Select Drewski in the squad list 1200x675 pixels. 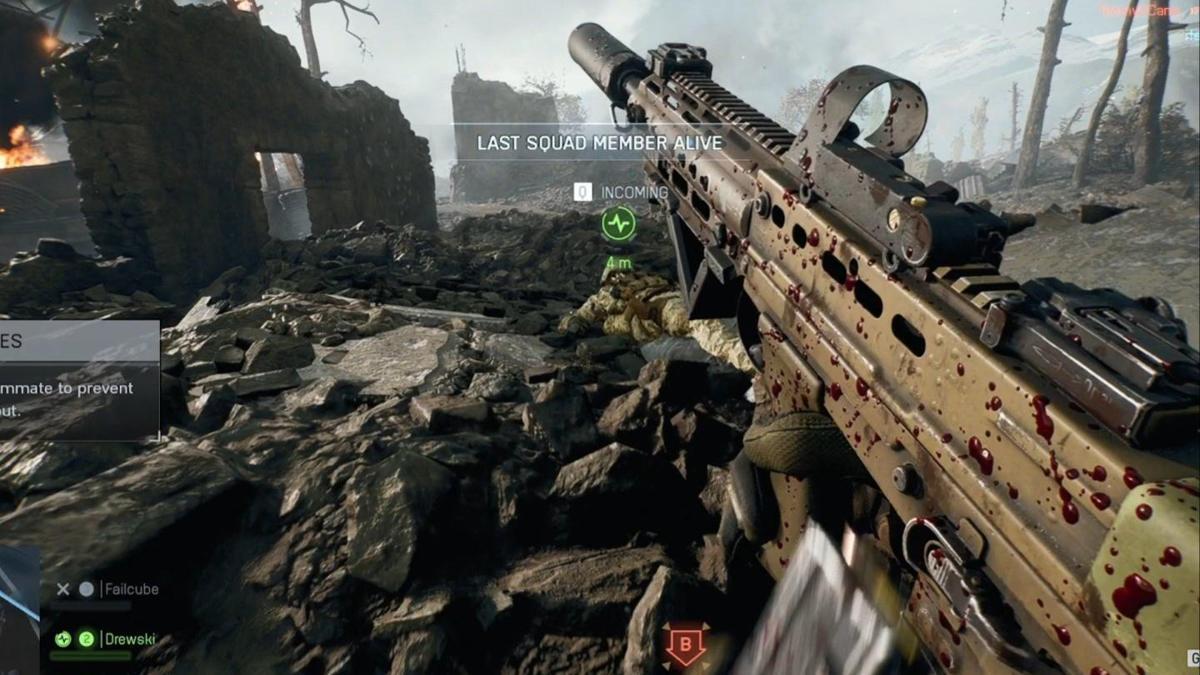point(132,639)
